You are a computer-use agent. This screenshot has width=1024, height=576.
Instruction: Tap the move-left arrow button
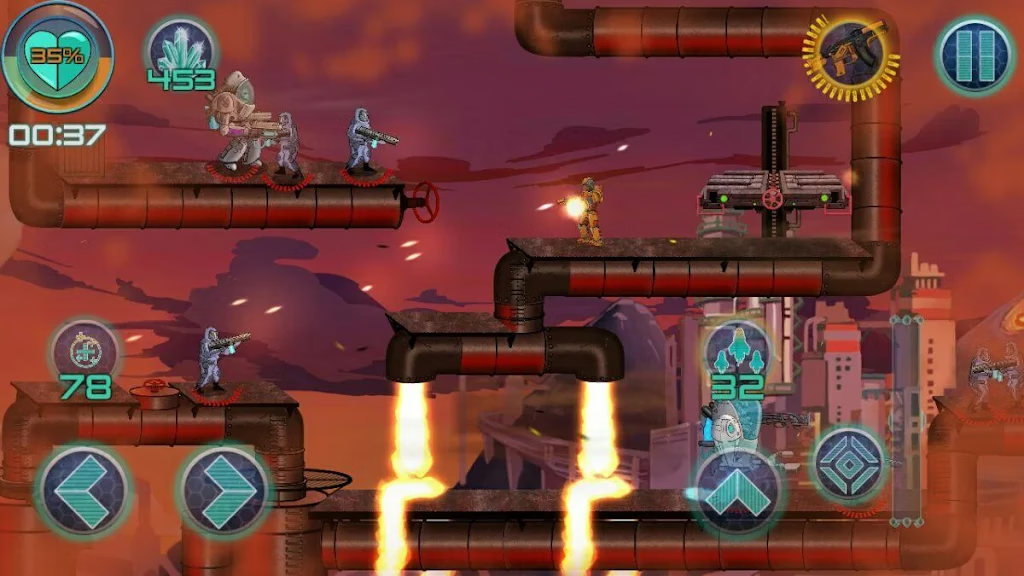tap(83, 490)
